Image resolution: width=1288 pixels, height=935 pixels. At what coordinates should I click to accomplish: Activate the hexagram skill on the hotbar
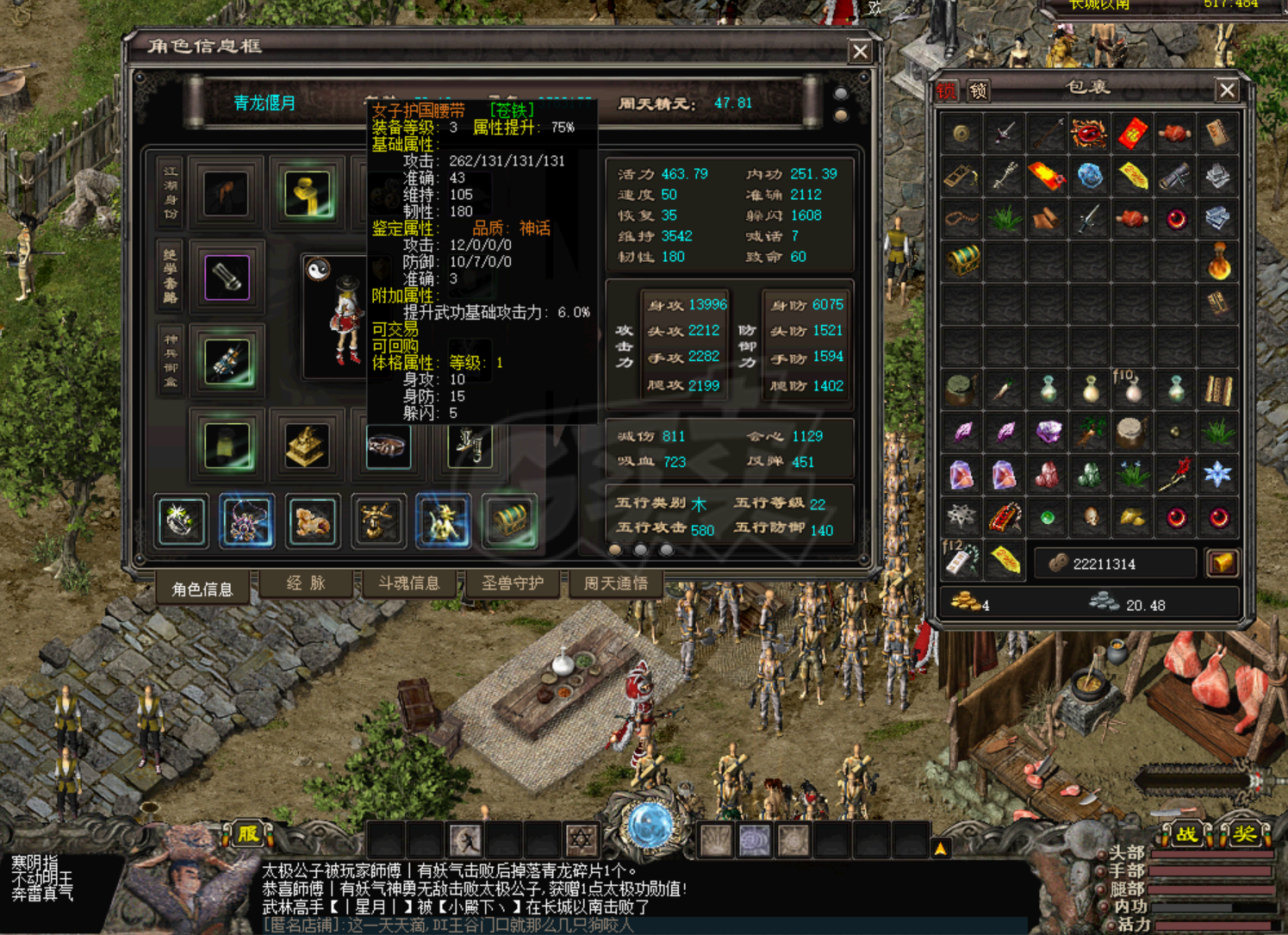point(581,838)
